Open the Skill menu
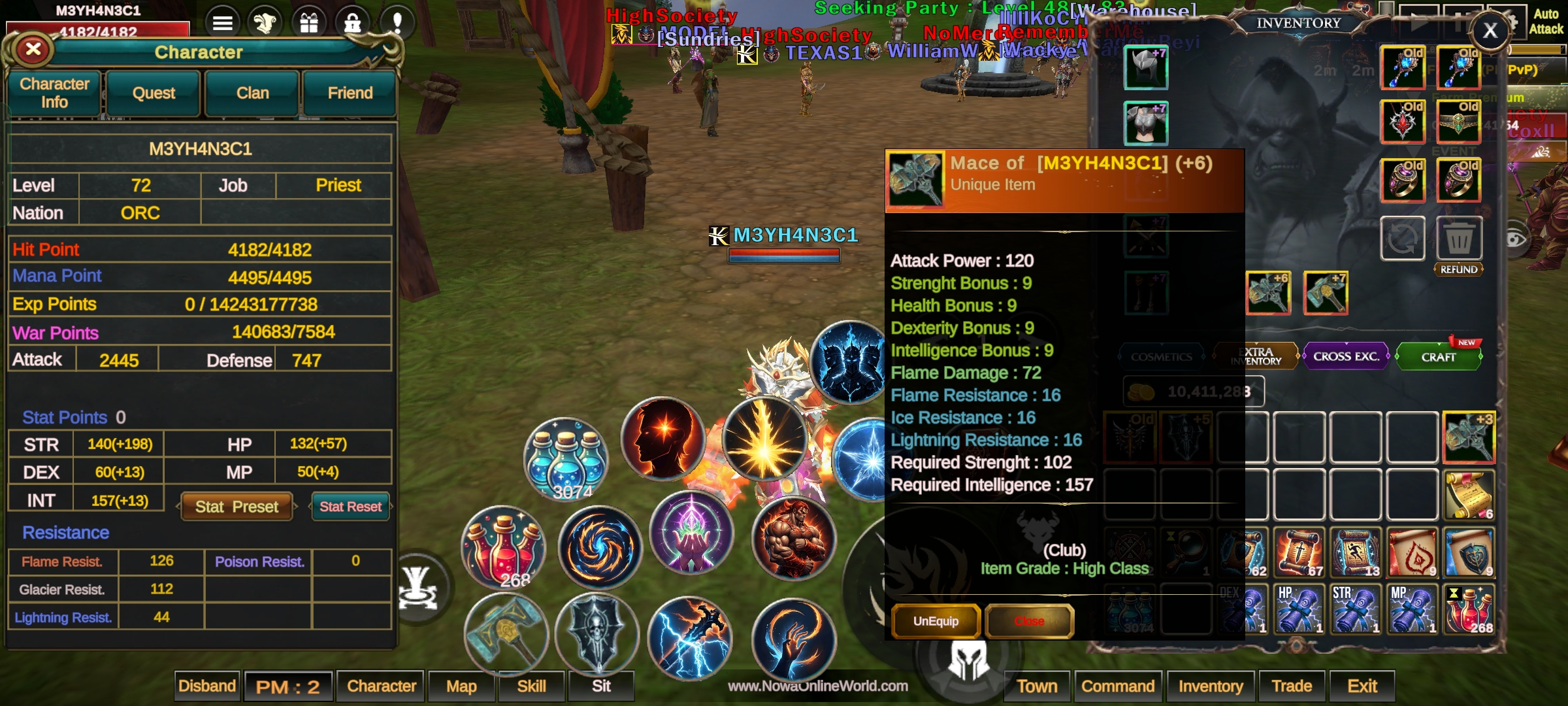The image size is (1568, 706). pos(531,686)
